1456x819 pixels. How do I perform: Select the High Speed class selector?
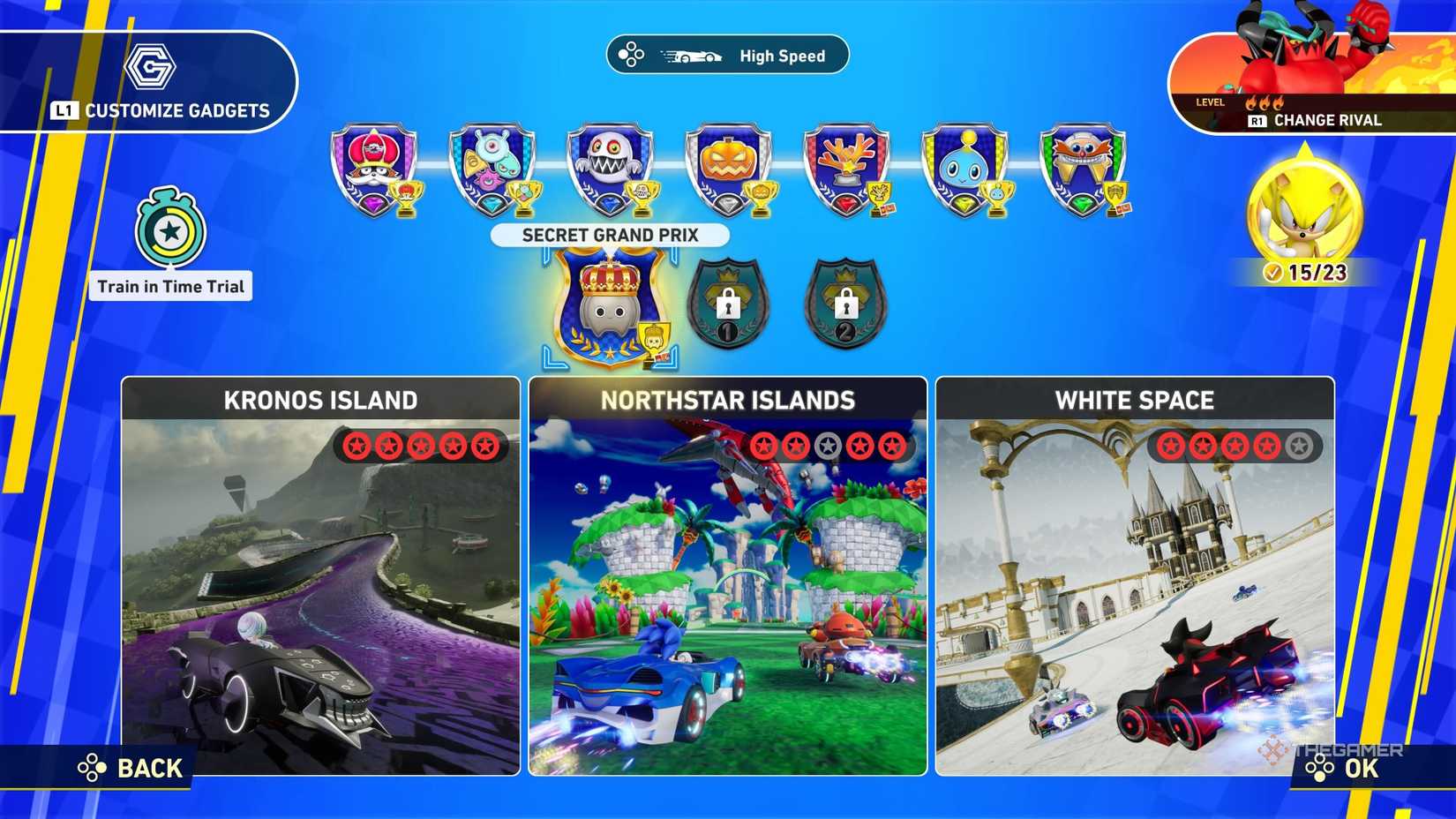[x=727, y=56]
